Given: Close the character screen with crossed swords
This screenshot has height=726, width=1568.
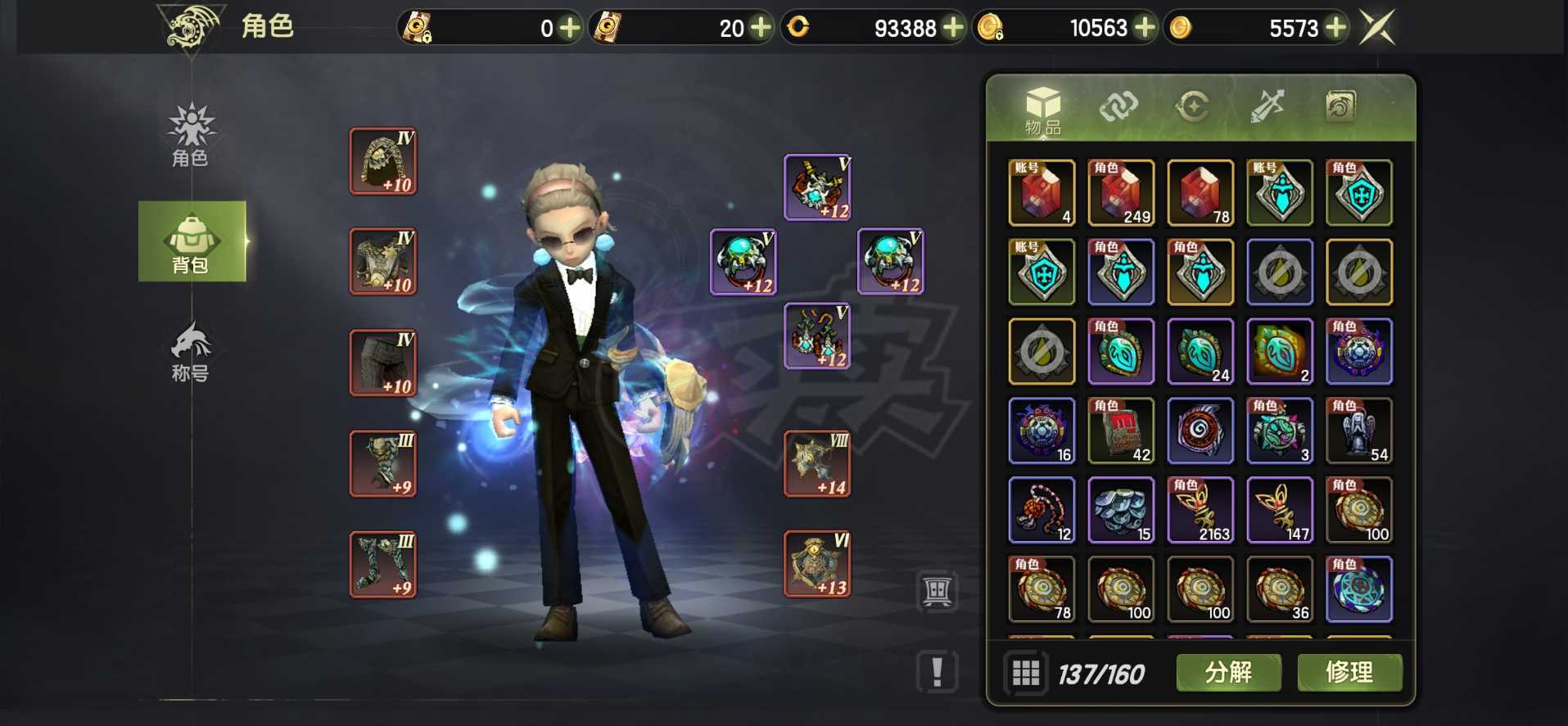Looking at the screenshot, I should pos(1377,28).
